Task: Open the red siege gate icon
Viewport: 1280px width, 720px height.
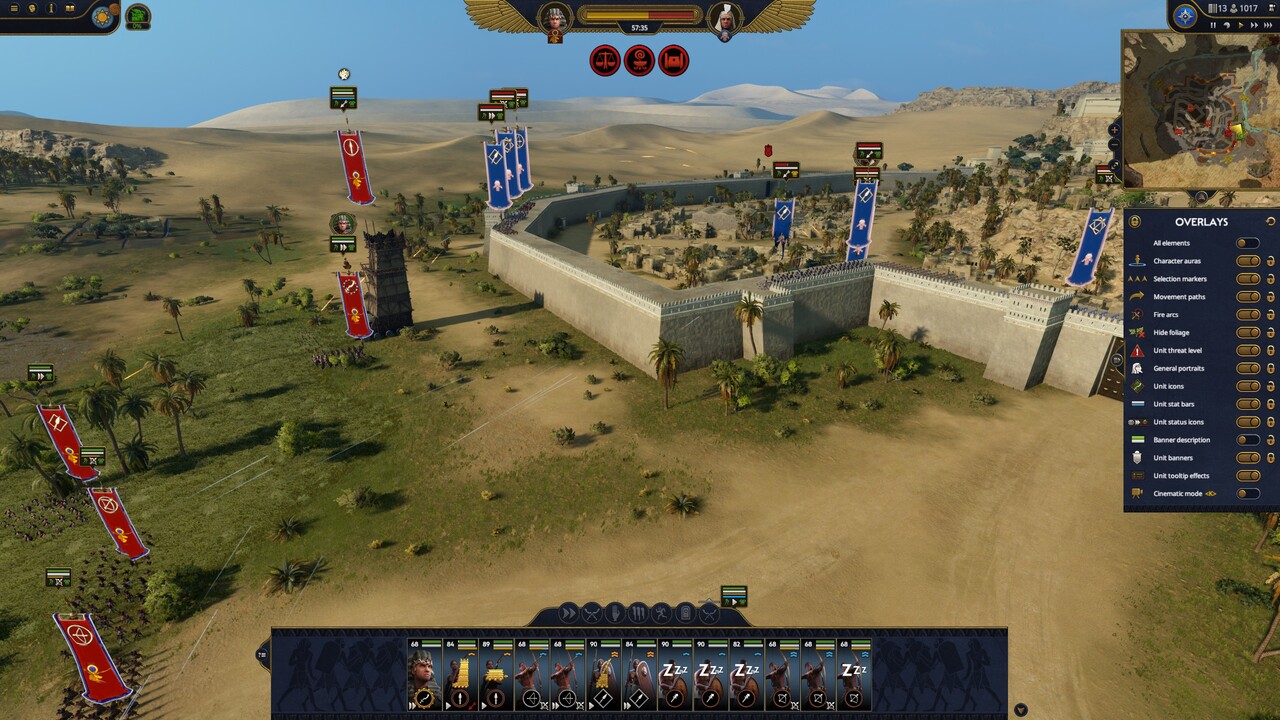Action: click(x=674, y=61)
